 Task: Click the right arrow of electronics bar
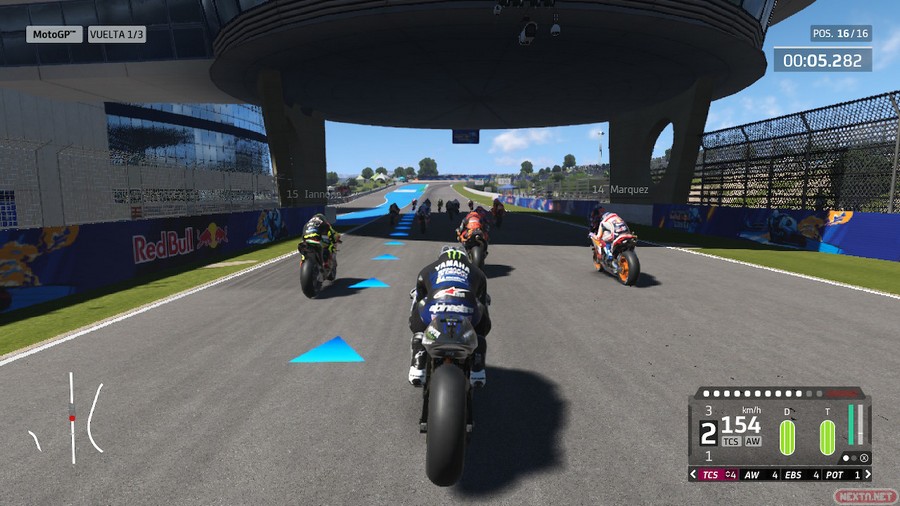tap(866, 474)
